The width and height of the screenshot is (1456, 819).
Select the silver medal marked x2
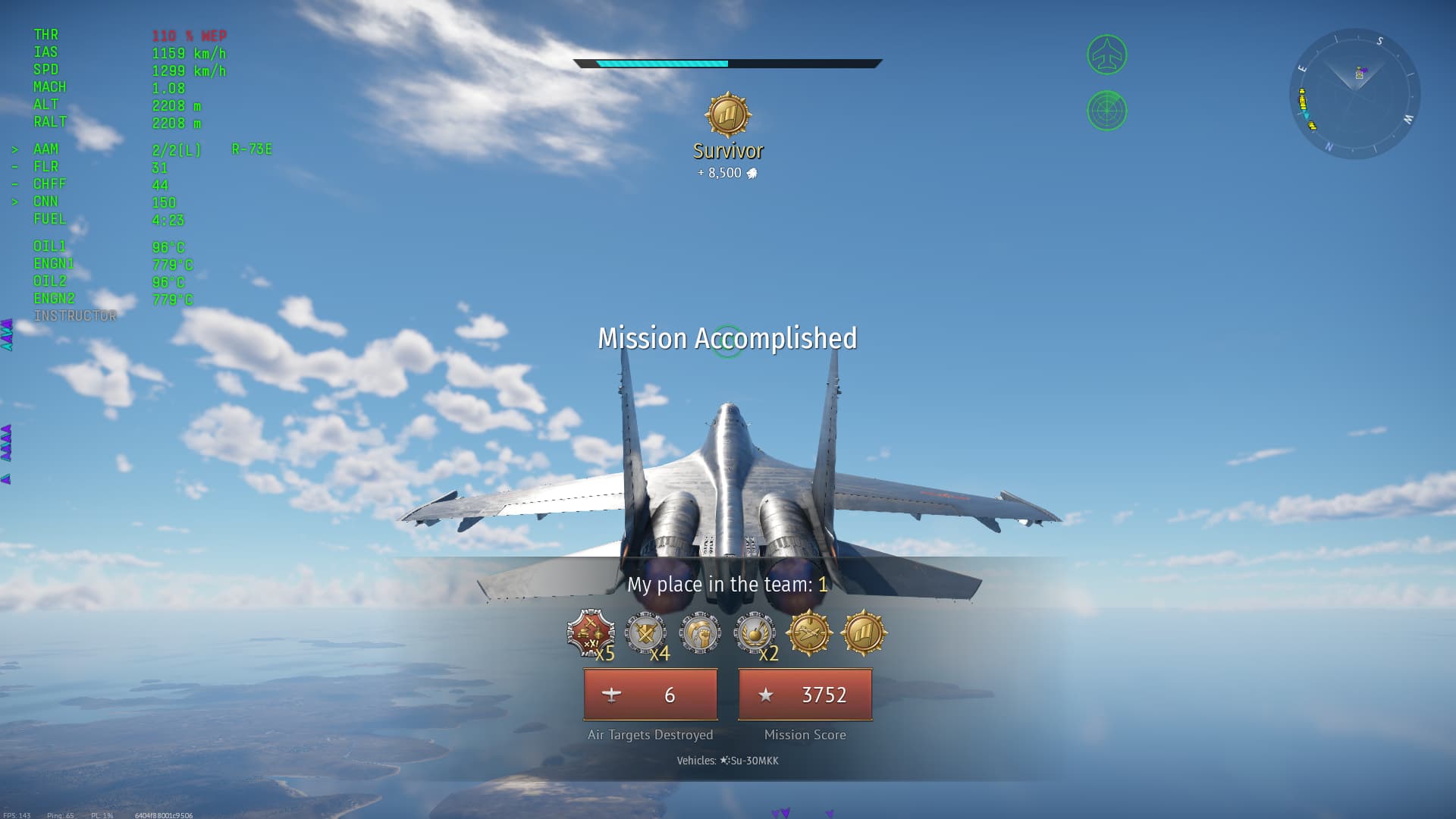[755, 632]
